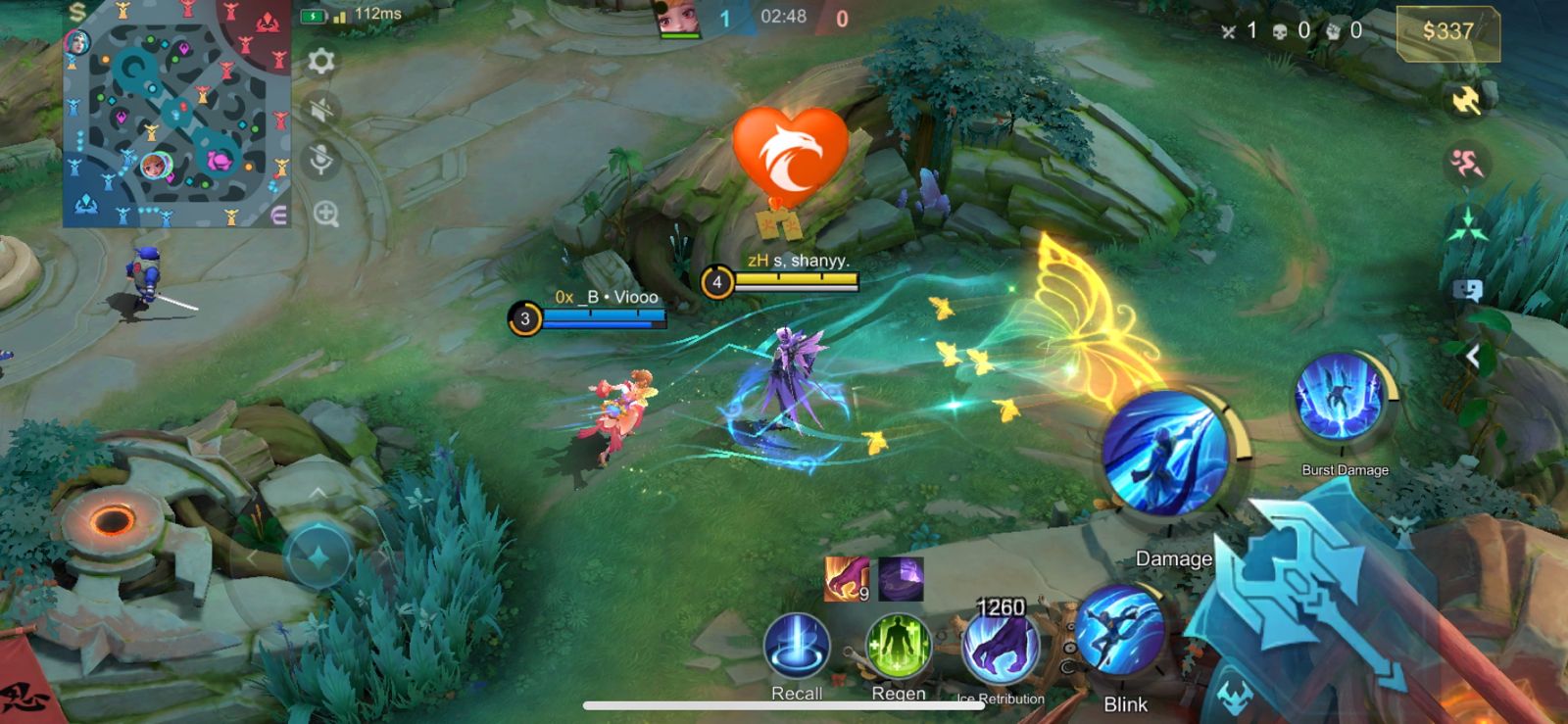Collapse the side panel arrow

[x=1472, y=358]
